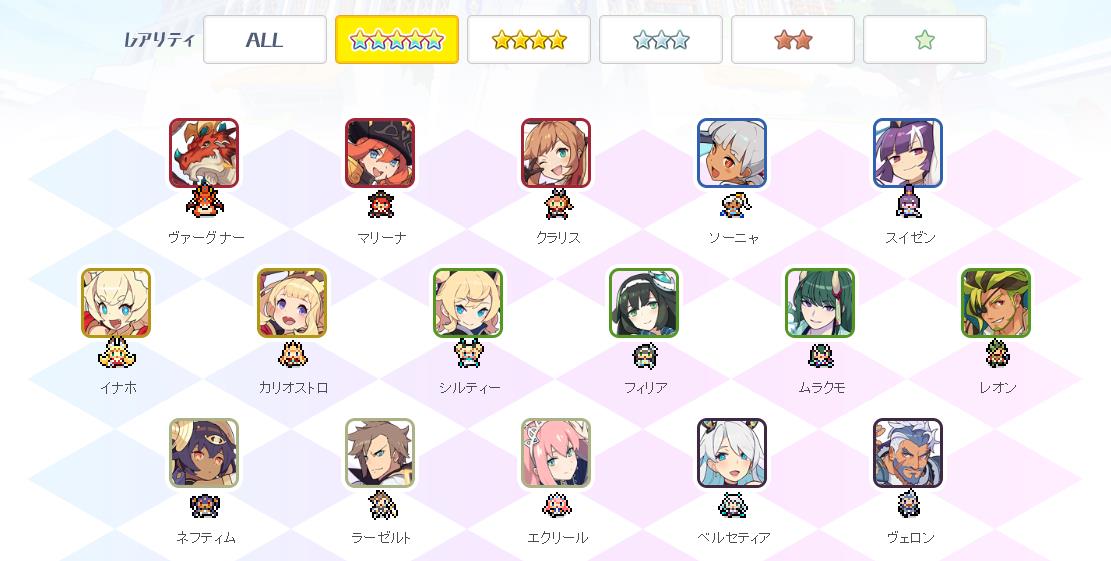Open スイゼン's character portrait

click(x=908, y=153)
